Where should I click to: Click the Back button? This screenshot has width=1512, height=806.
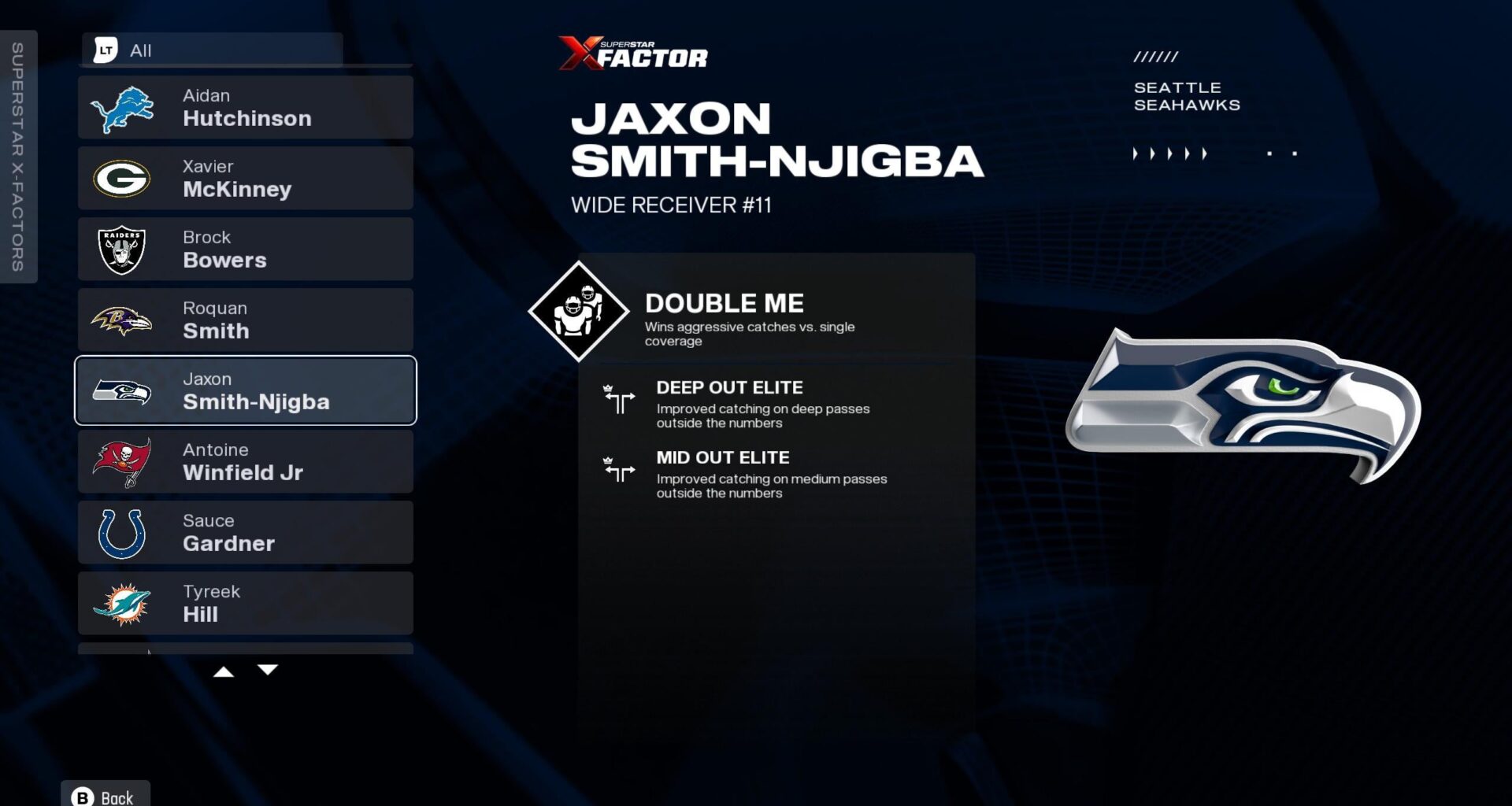click(x=105, y=795)
